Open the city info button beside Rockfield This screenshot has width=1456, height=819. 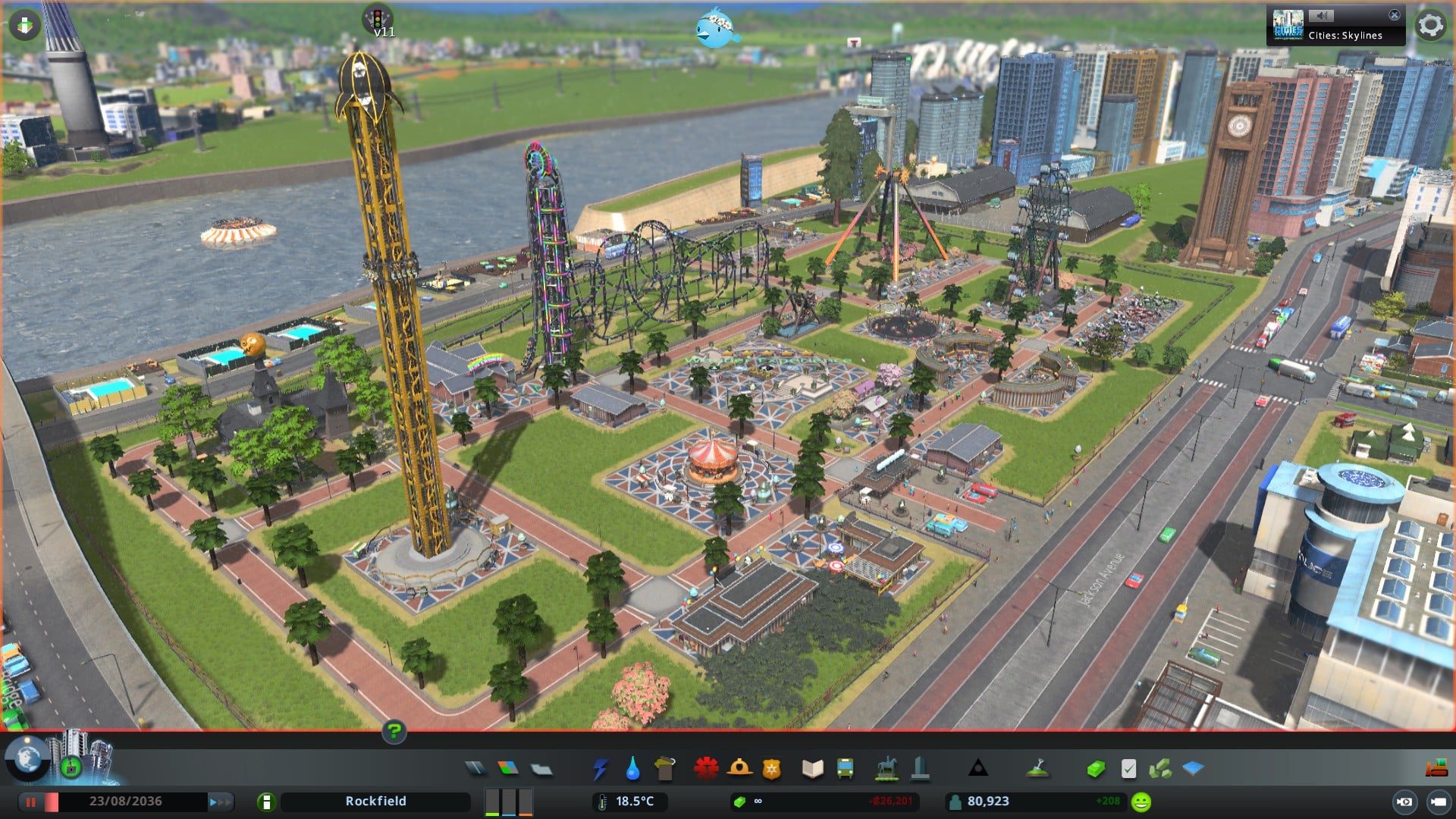(266, 802)
